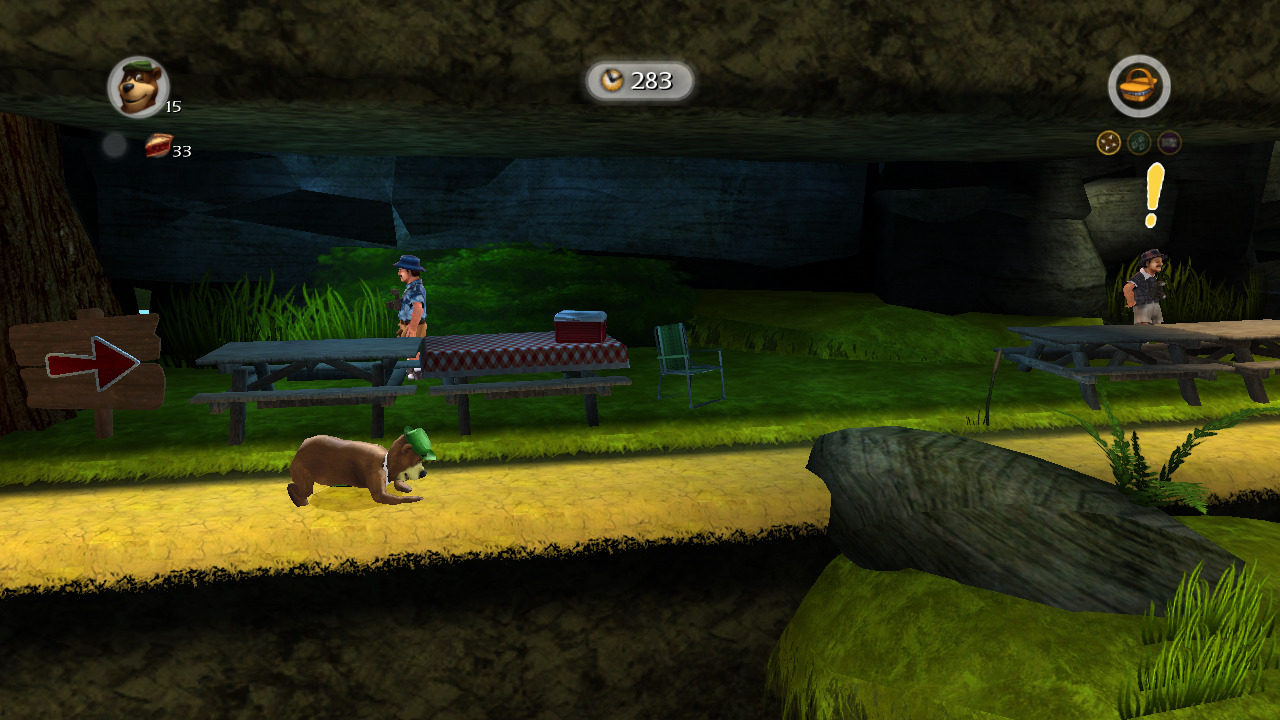This screenshot has width=1280, height=720.
Task: Open the picnic basket icon
Action: (1139, 87)
